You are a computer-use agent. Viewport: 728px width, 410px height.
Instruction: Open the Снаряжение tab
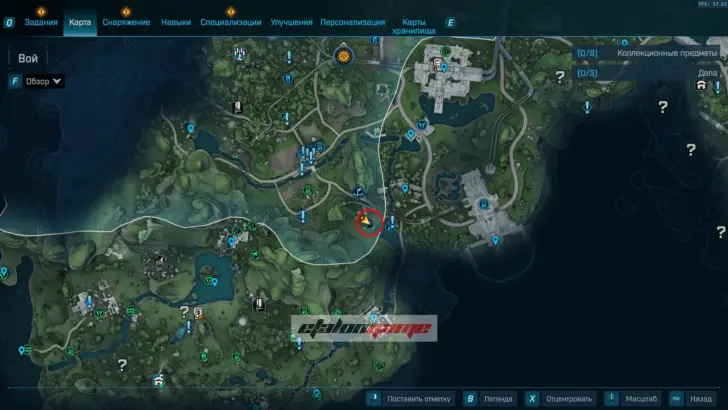tap(126, 22)
